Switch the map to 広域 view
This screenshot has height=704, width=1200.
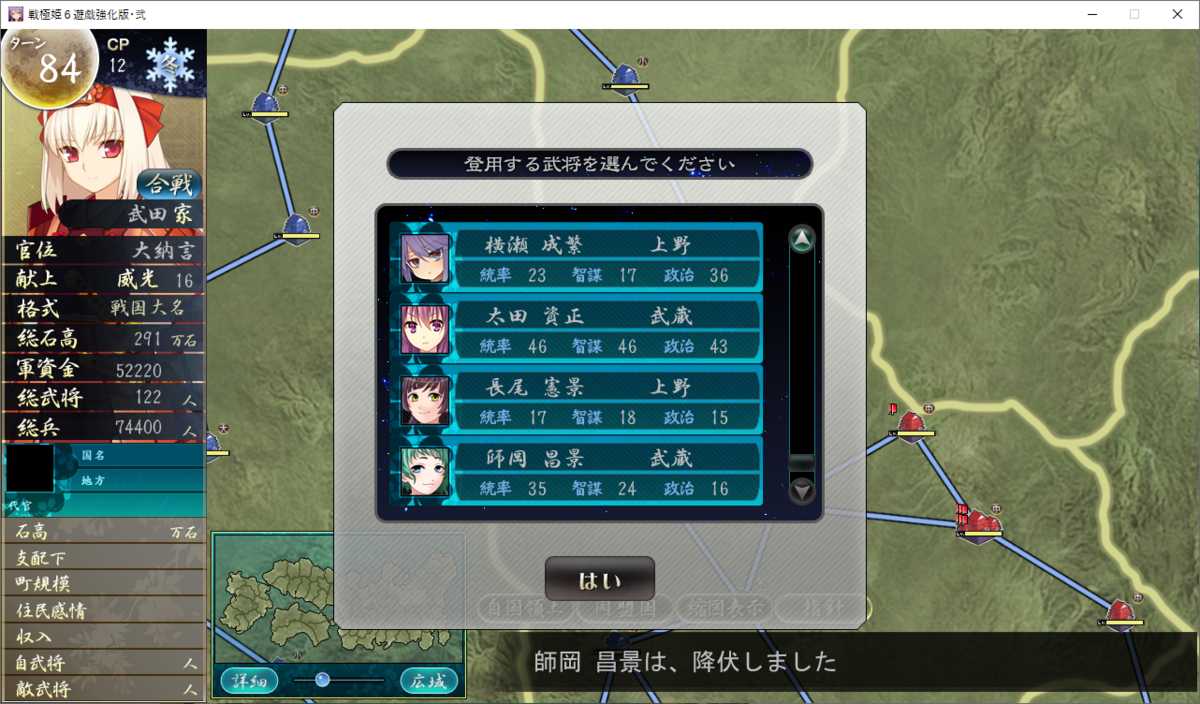[429, 681]
